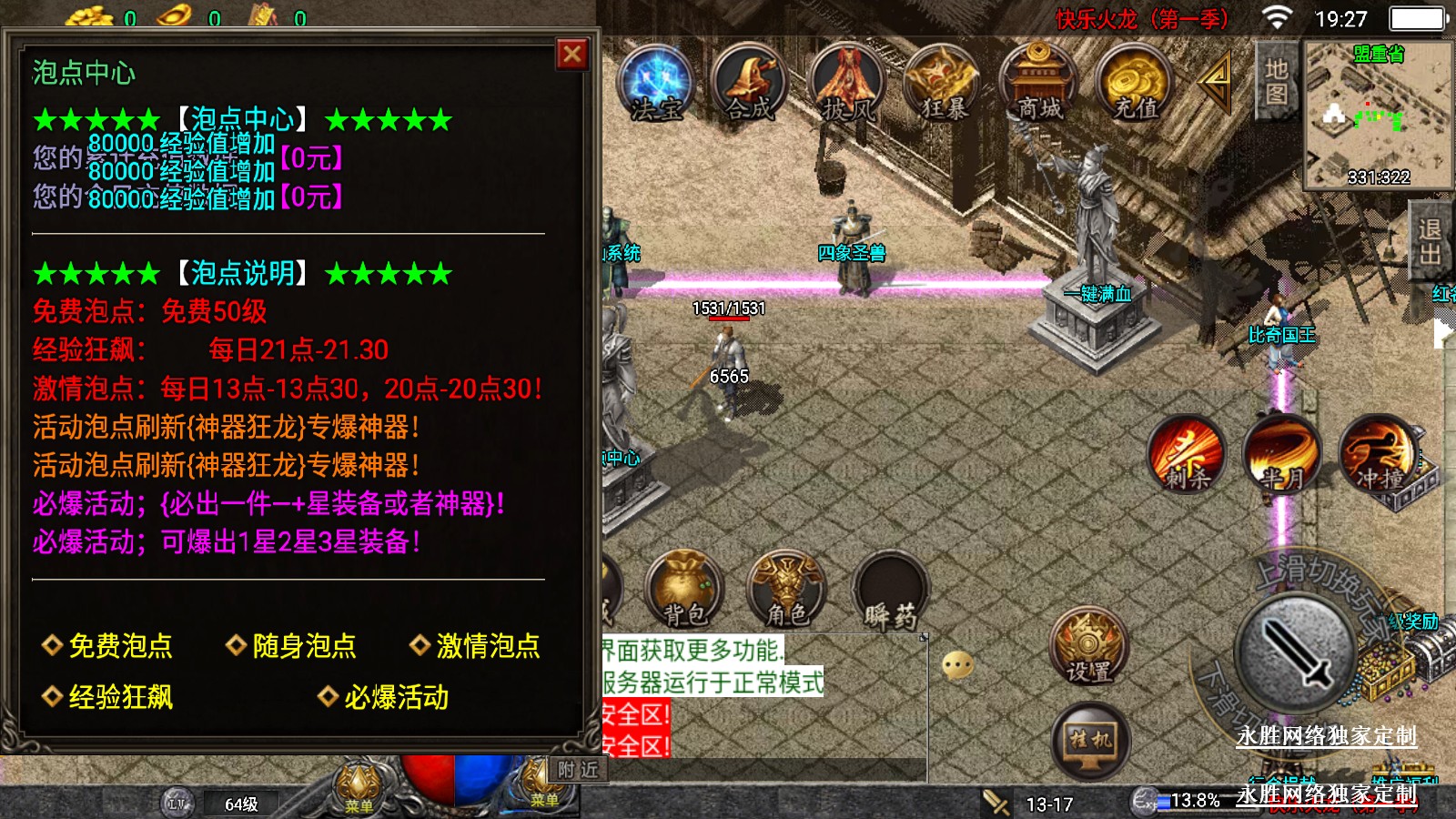Open the 角色 character sheet
Screen dimensions: 1456x819
(787, 591)
